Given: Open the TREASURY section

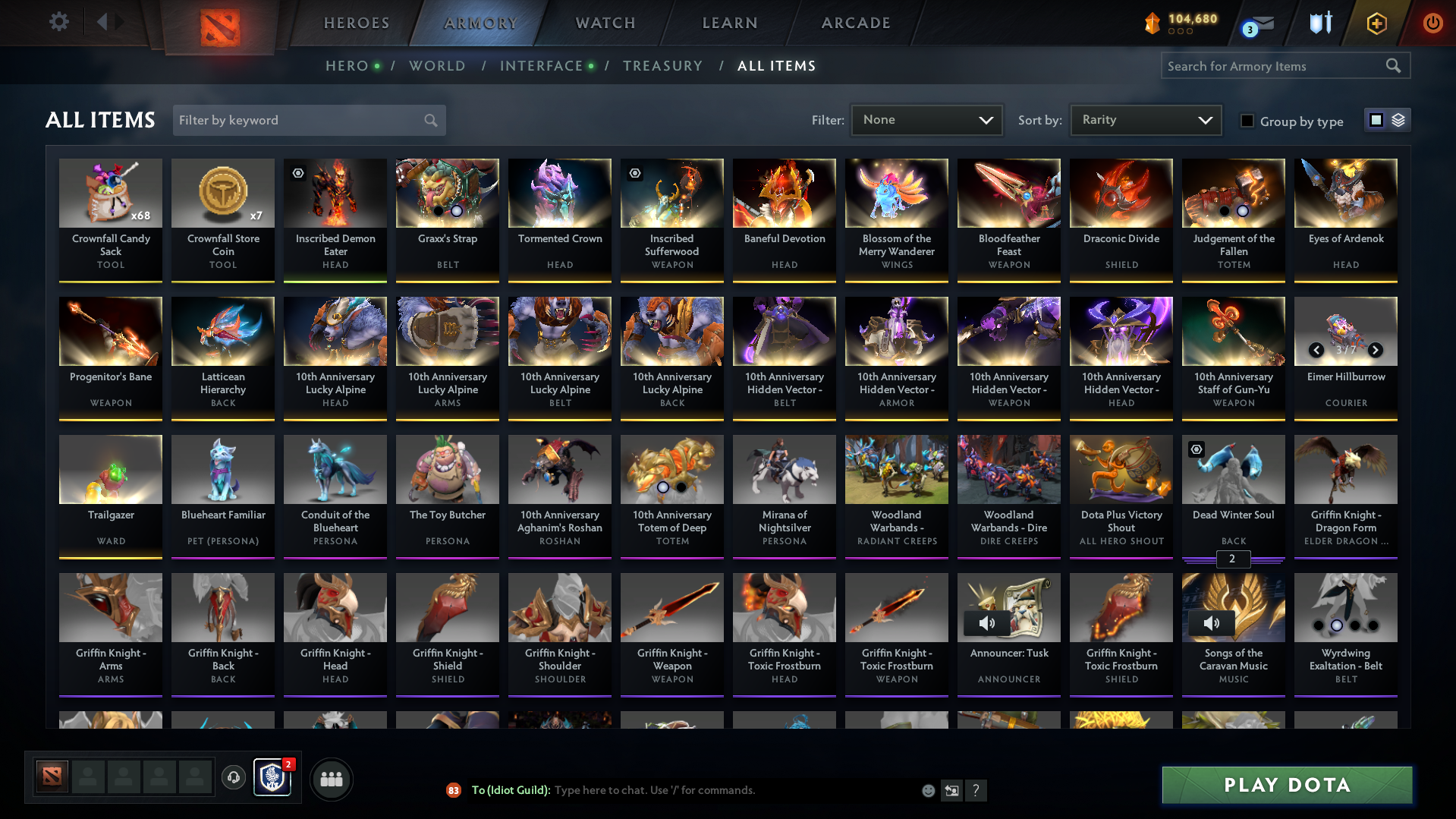Looking at the screenshot, I should point(662,66).
